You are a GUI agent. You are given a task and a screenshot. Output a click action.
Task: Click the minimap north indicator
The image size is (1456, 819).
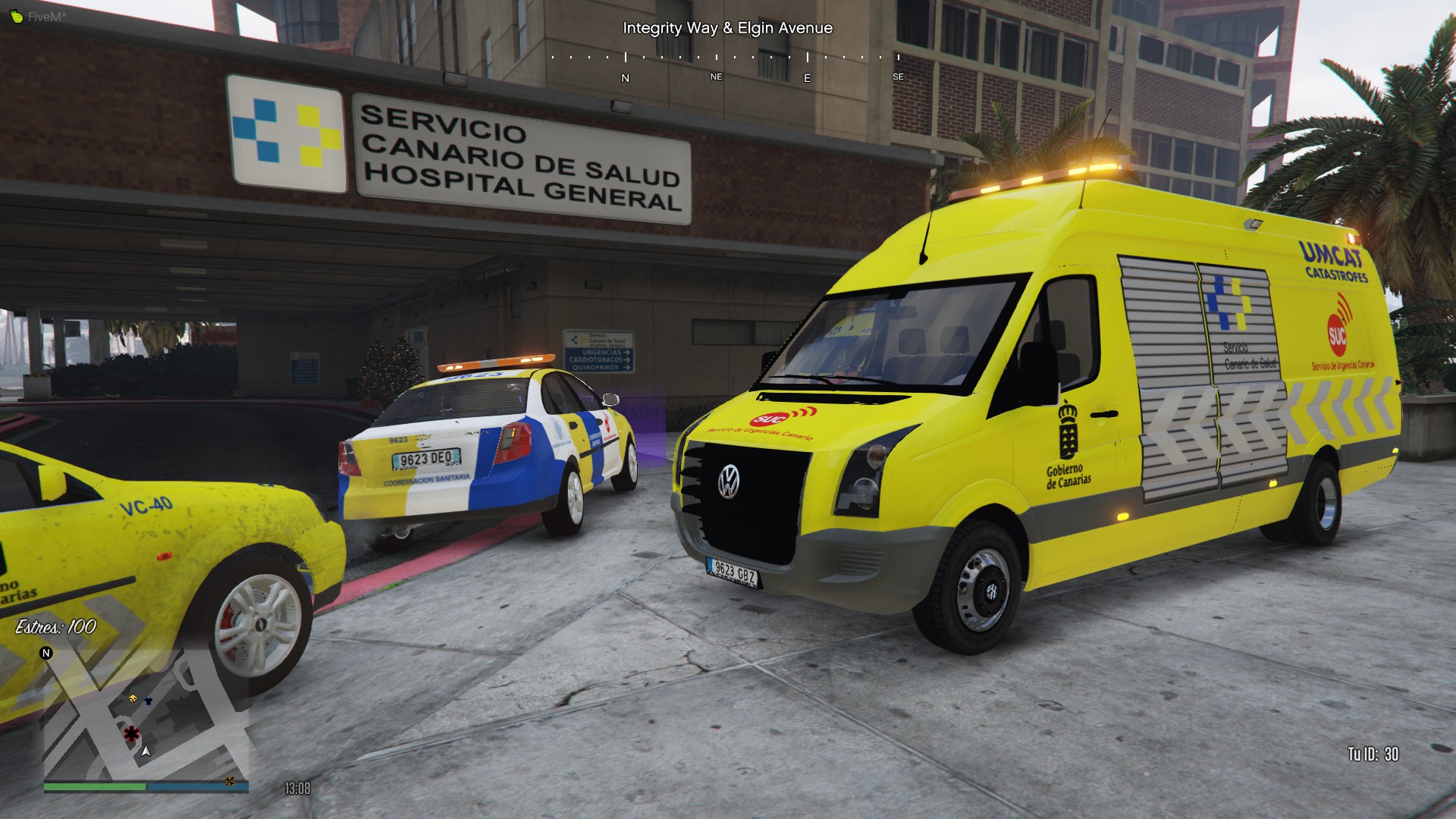(46, 653)
